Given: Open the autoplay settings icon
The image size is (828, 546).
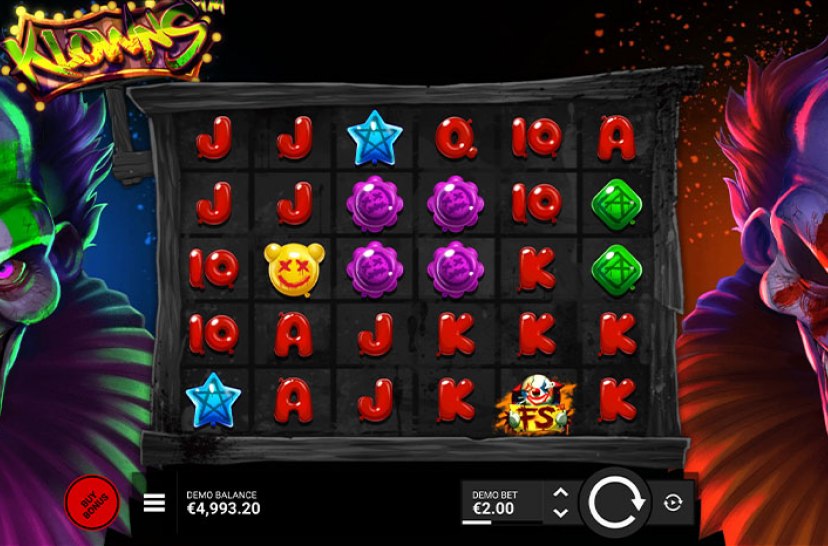Looking at the screenshot, I should 673,503.
